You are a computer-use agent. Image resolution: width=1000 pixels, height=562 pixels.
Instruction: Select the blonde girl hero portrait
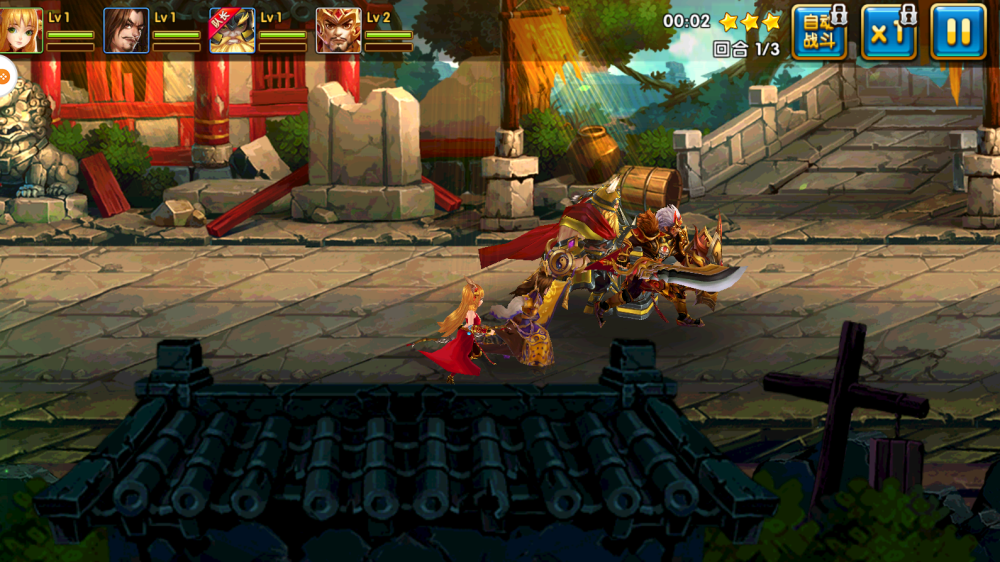[x=21, y=31]
